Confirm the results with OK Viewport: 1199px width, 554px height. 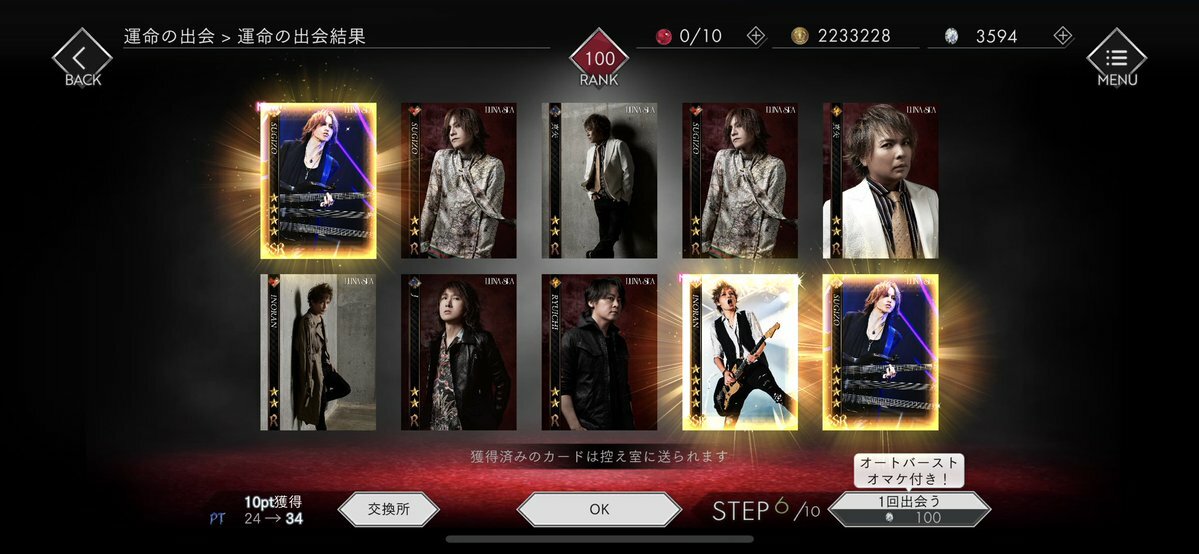coord(599,509)
